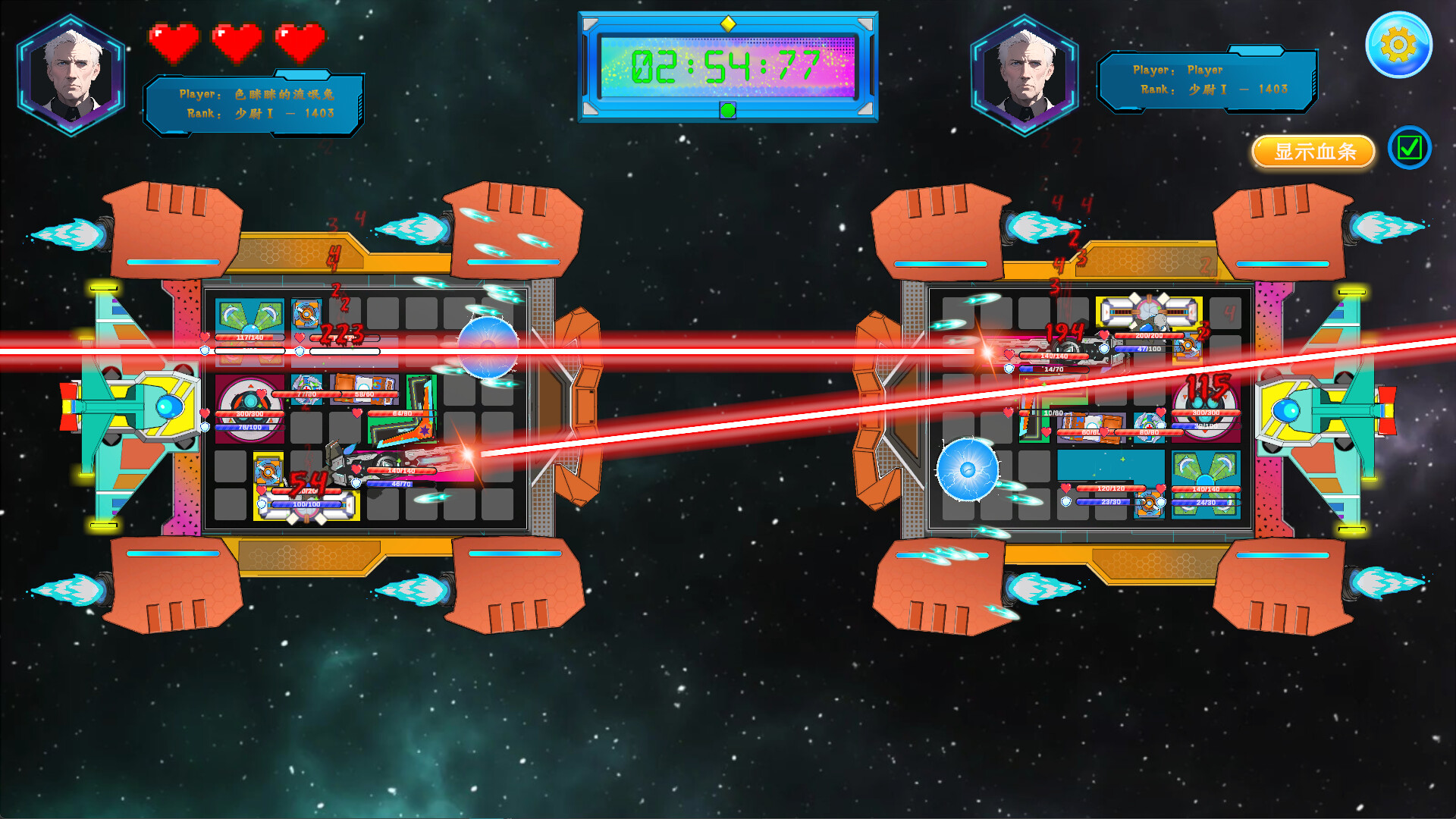Screen dimensions: 1456x819
Task: Select the orange drill turret in the top row
Action: coord(306,313)
